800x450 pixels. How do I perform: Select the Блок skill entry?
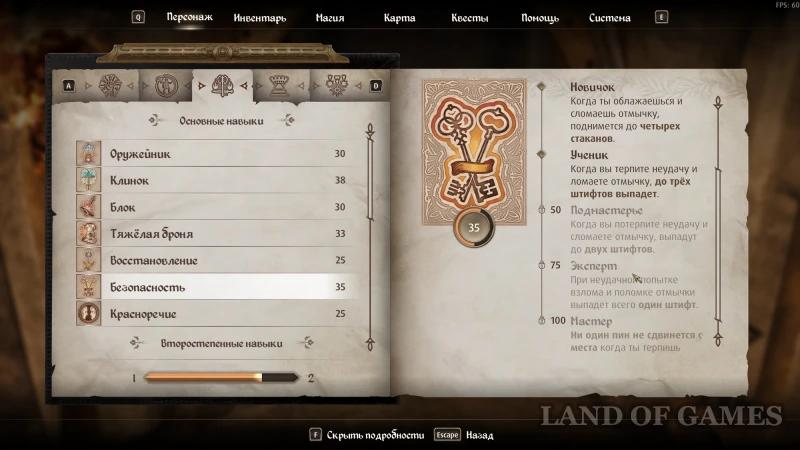210,207
